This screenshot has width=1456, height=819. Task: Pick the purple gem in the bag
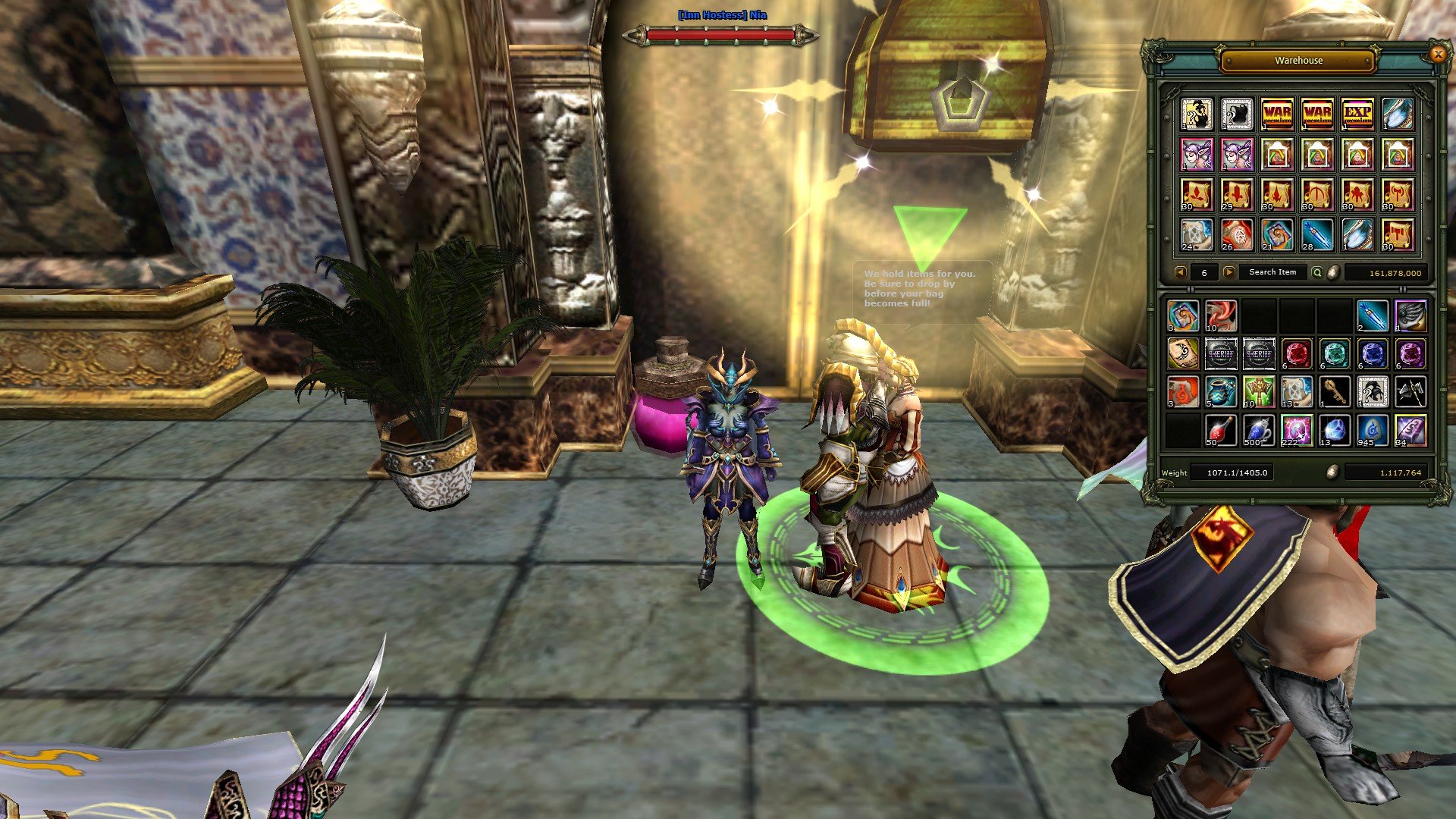(x=1410, y=353)
